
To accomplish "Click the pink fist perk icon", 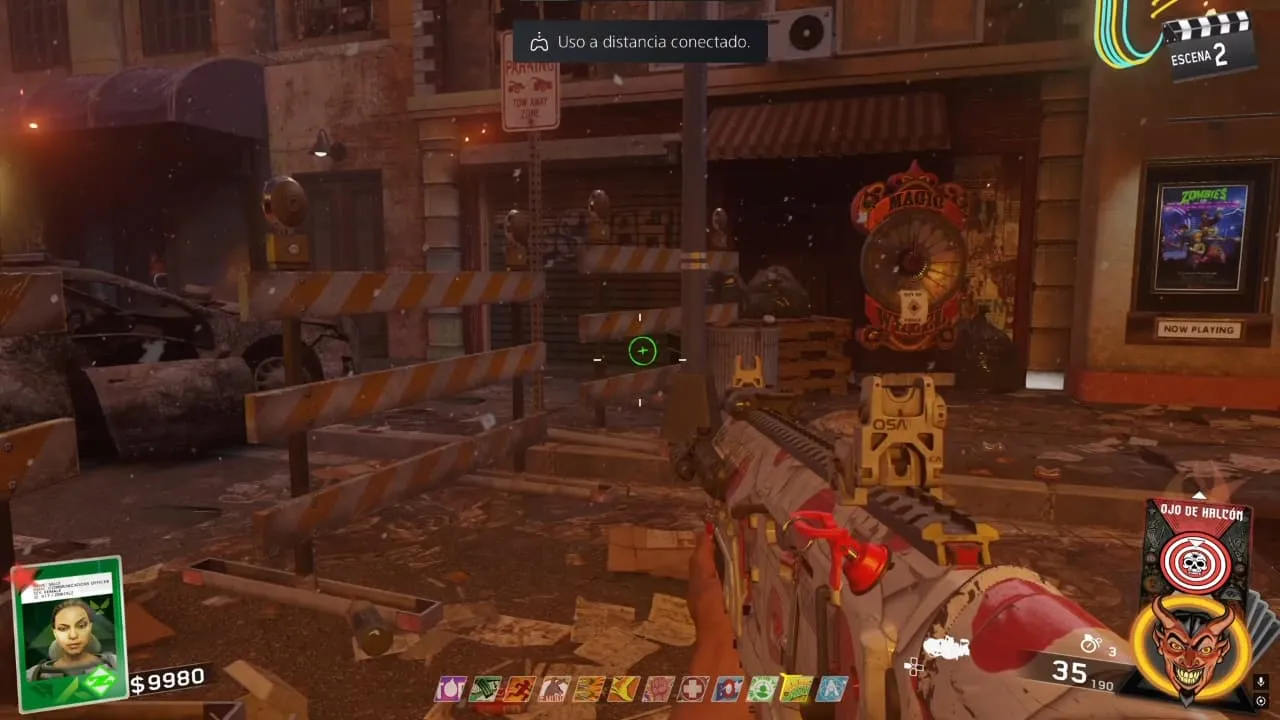I will [658, 689].
